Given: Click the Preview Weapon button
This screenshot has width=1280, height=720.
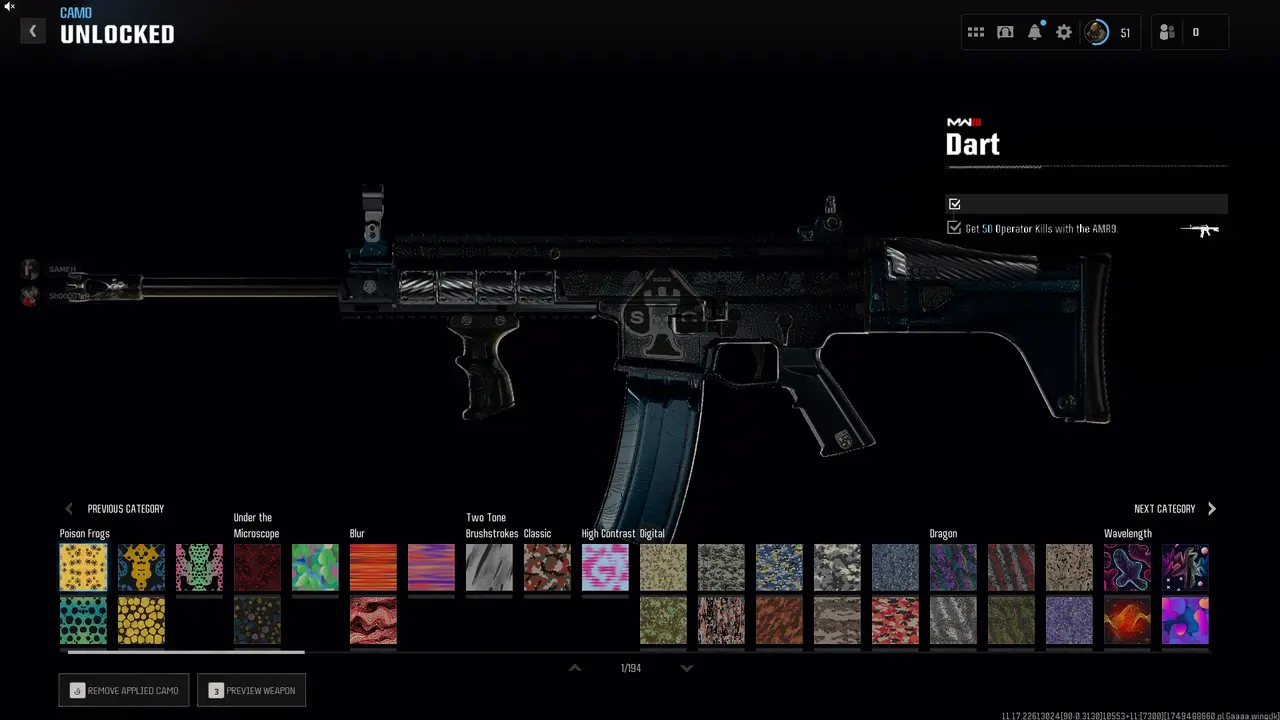Looking at the screenshot, I should (x=252, y=691).
